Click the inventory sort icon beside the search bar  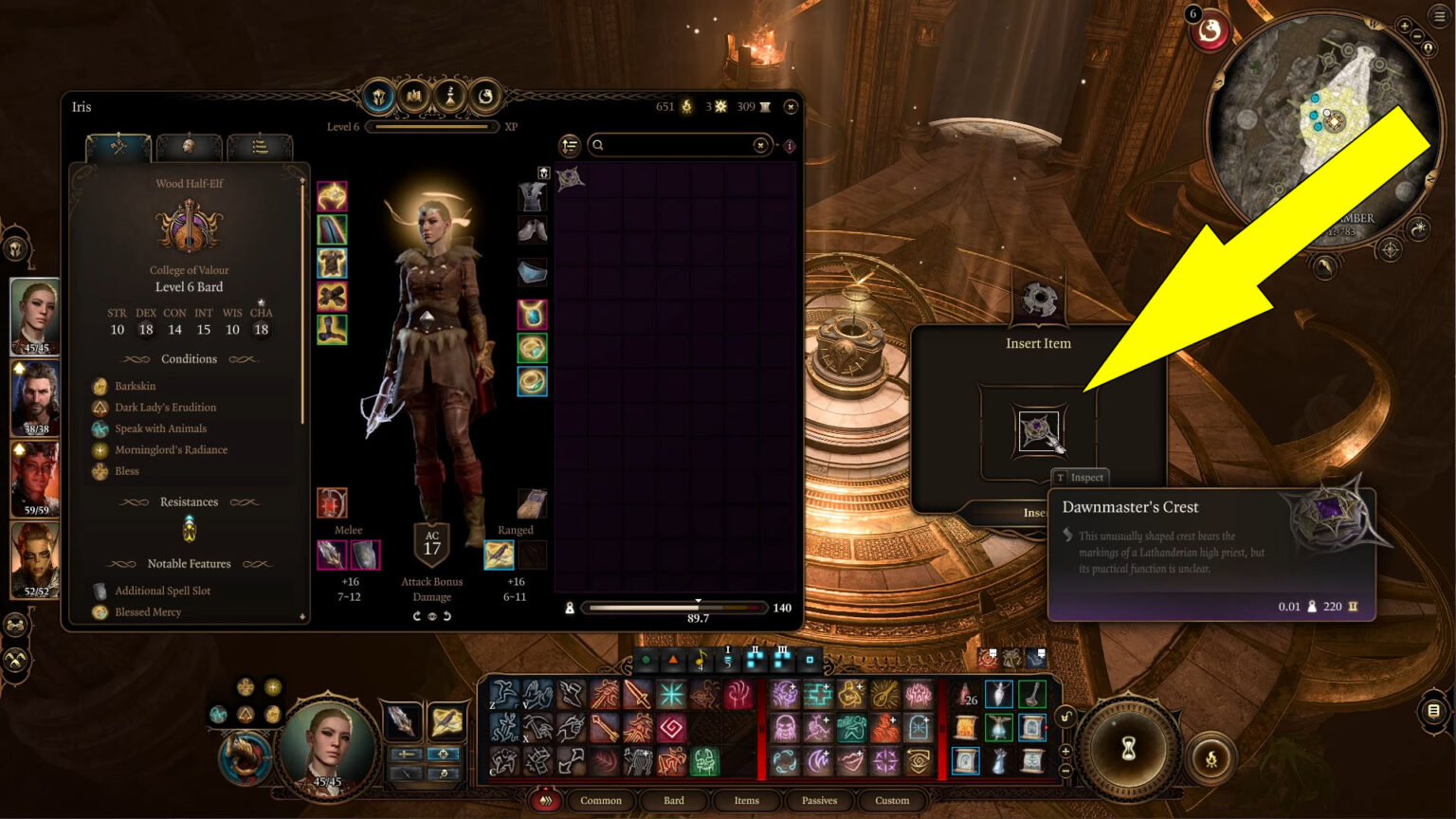(x=569, y=145)
